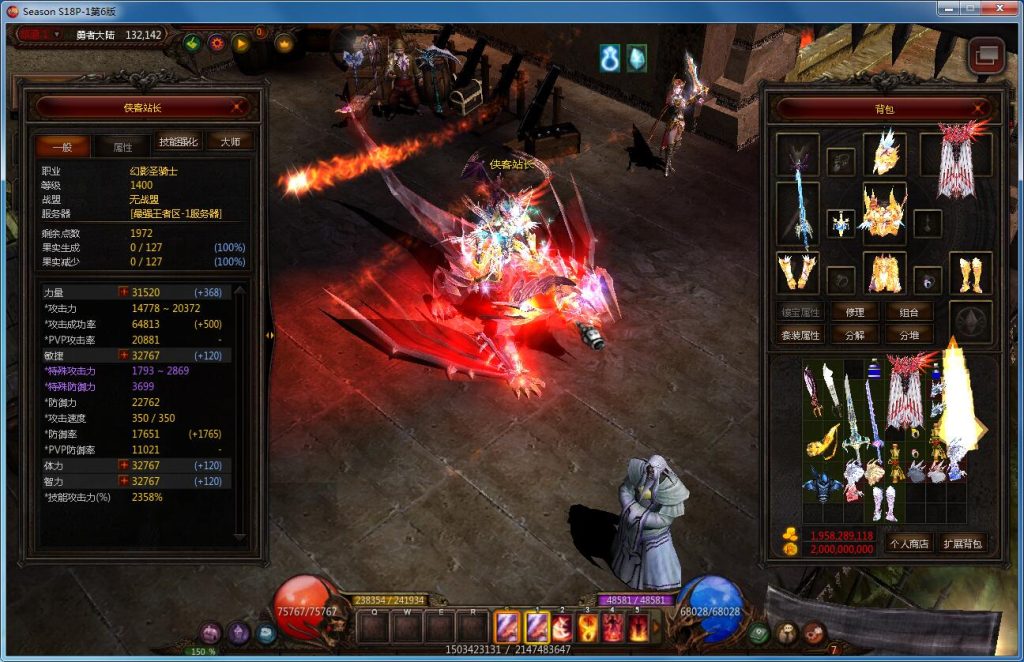The image size is (1024, 662).
Task: Close the character stats panel
Action: point(240,106)
